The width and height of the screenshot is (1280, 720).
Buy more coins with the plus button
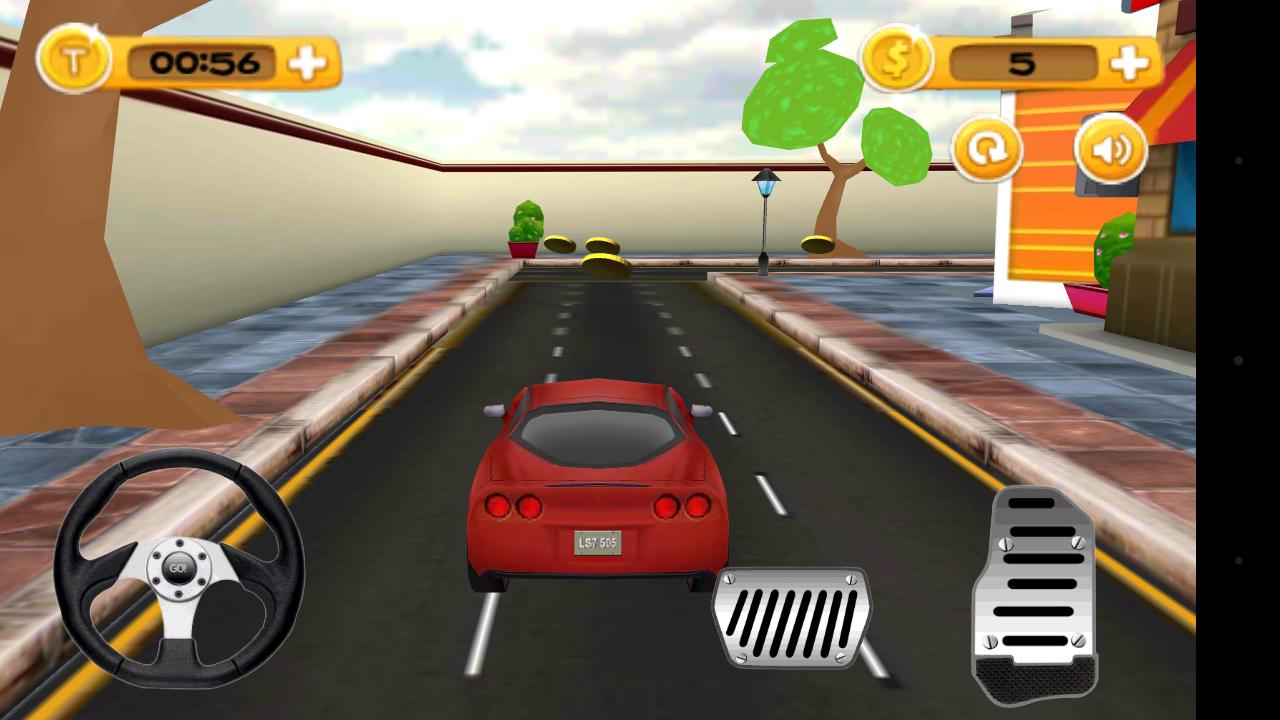[x=1129, y=64]
